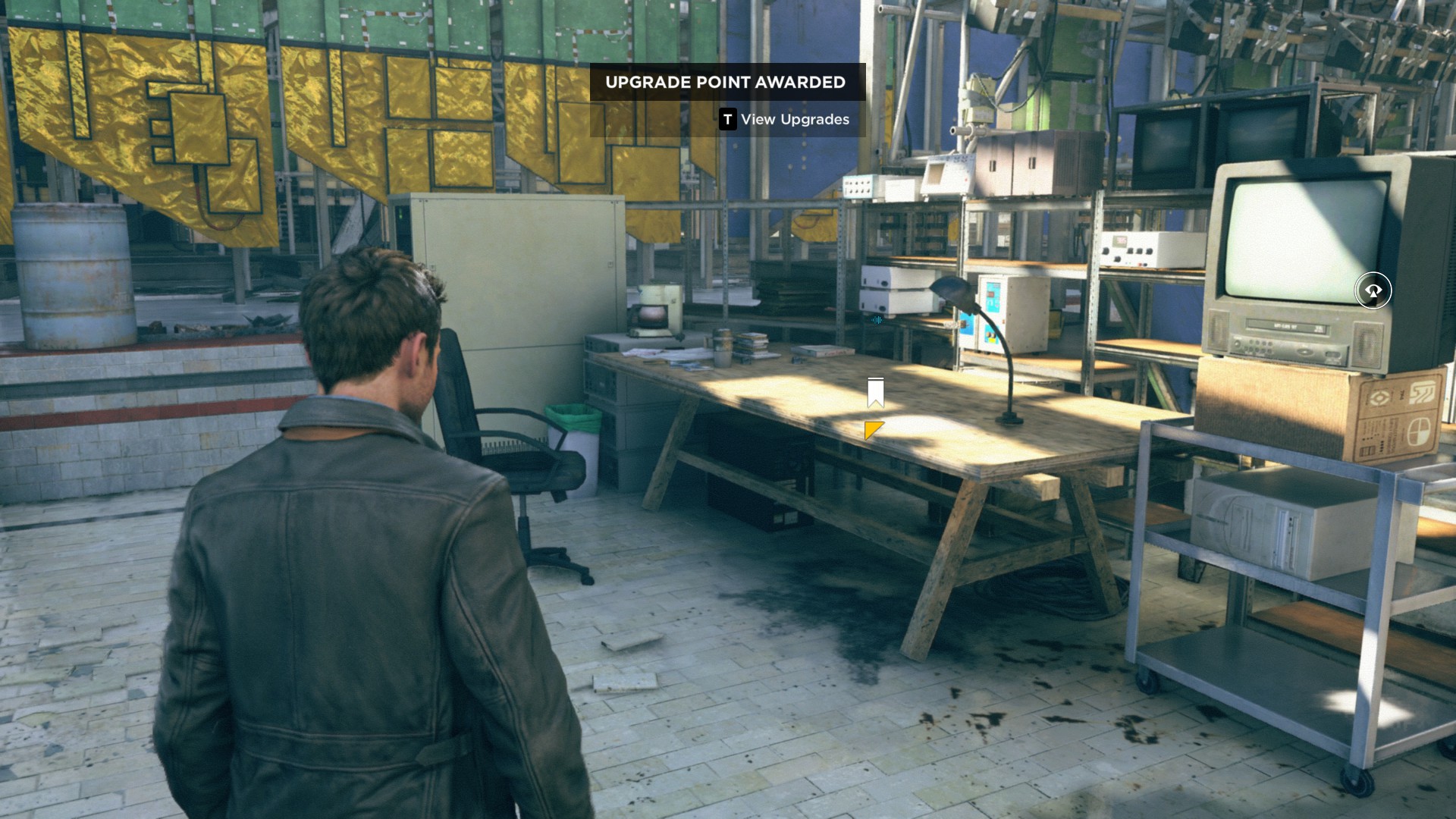This screenshot has height=819, width=1456.
Task: Select the white bookmark collectible marker
Action: (x=875, y=393)
